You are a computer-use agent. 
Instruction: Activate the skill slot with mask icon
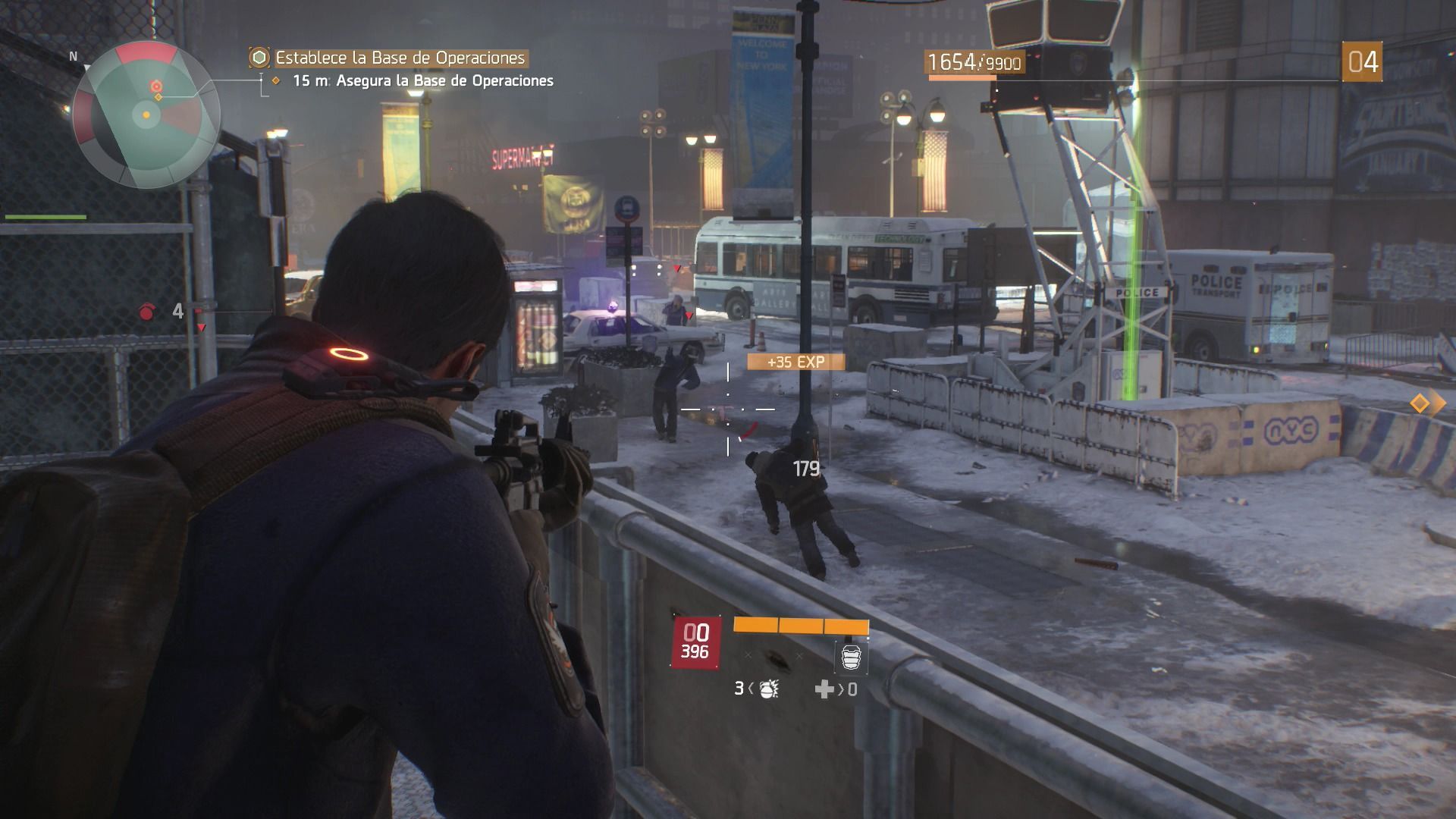(x=851, y=657)
